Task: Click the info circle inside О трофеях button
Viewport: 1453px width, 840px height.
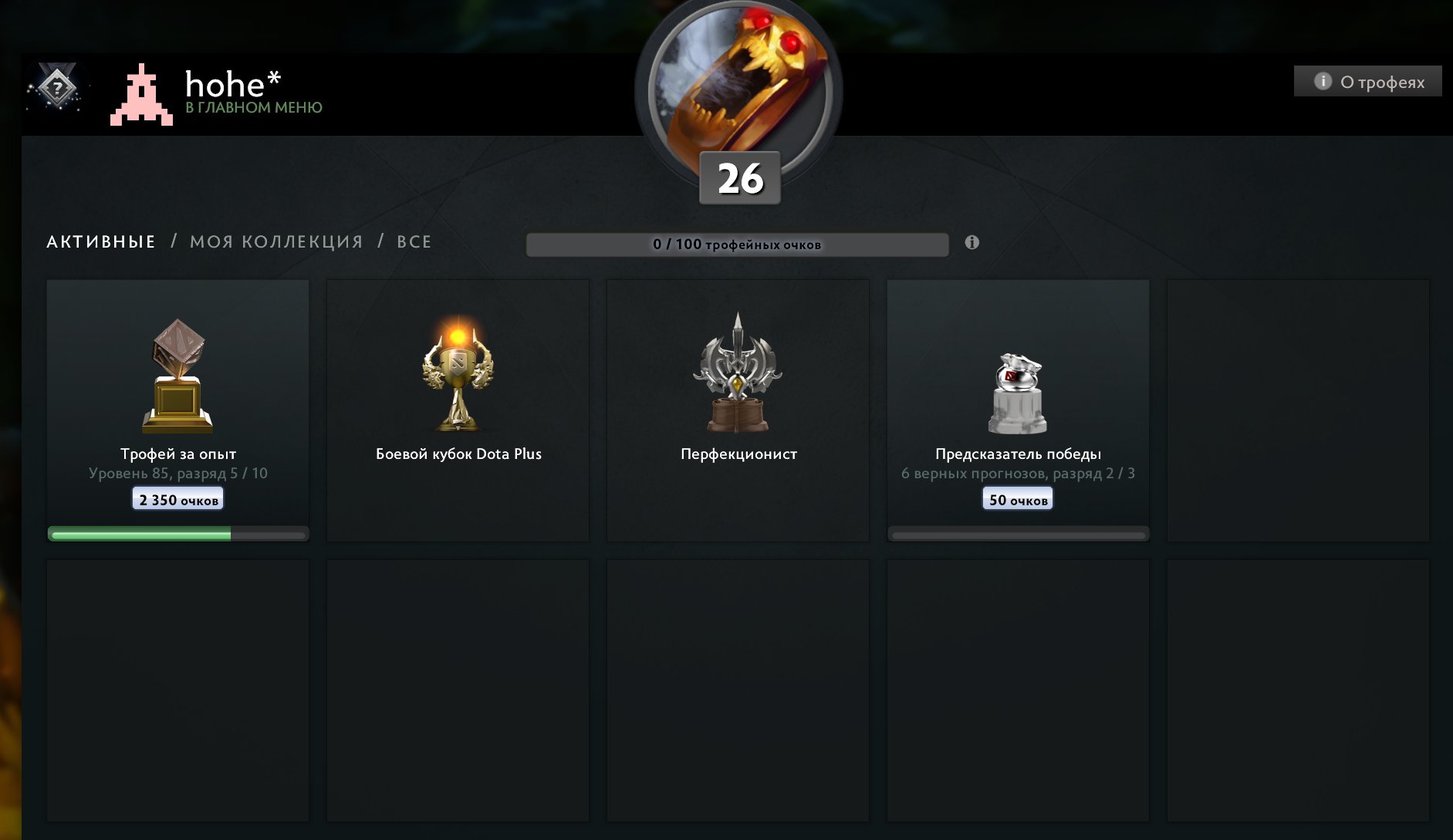Action: point(1324,82)
